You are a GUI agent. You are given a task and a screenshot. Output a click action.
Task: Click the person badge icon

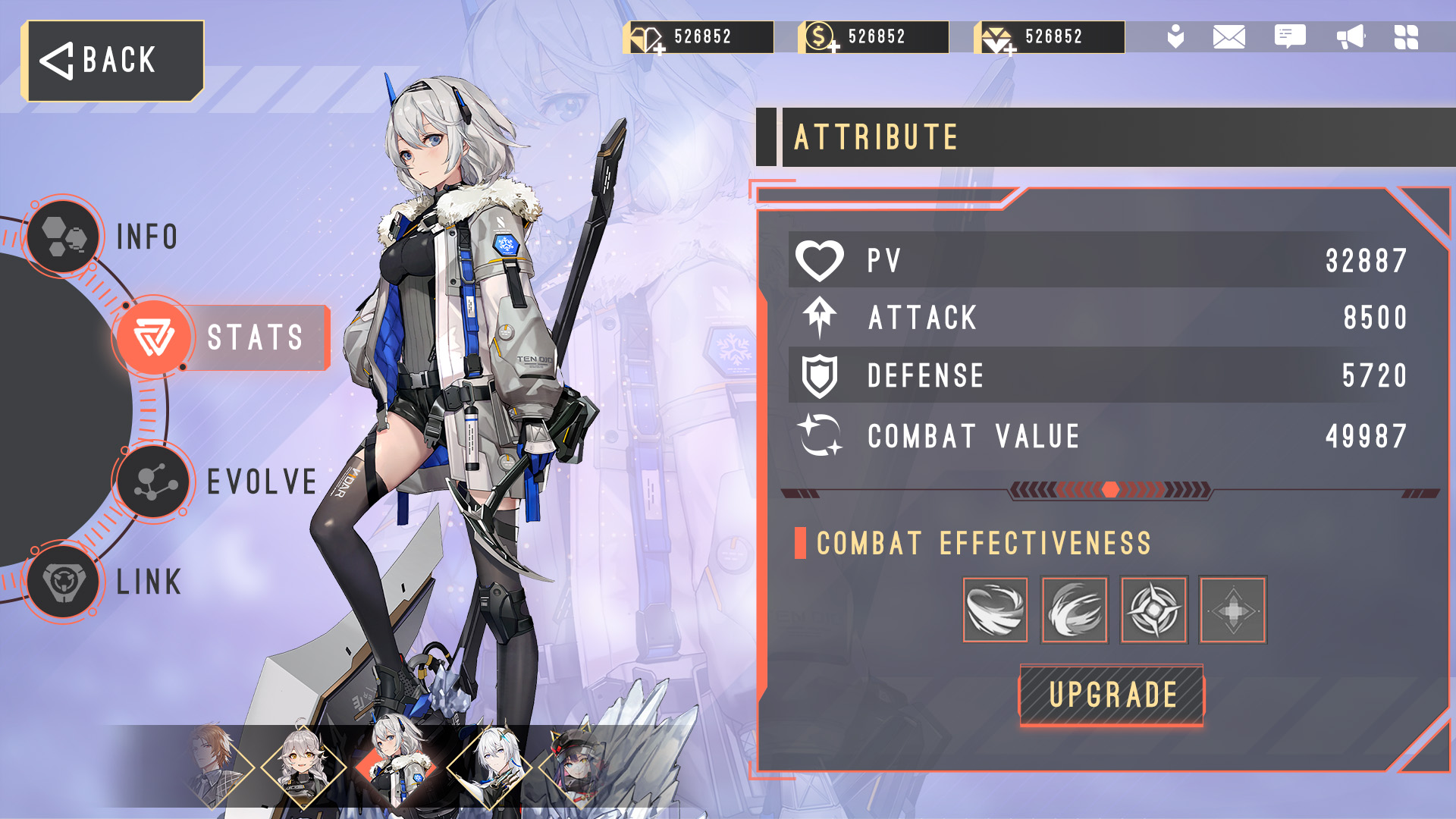[1175, 36]
